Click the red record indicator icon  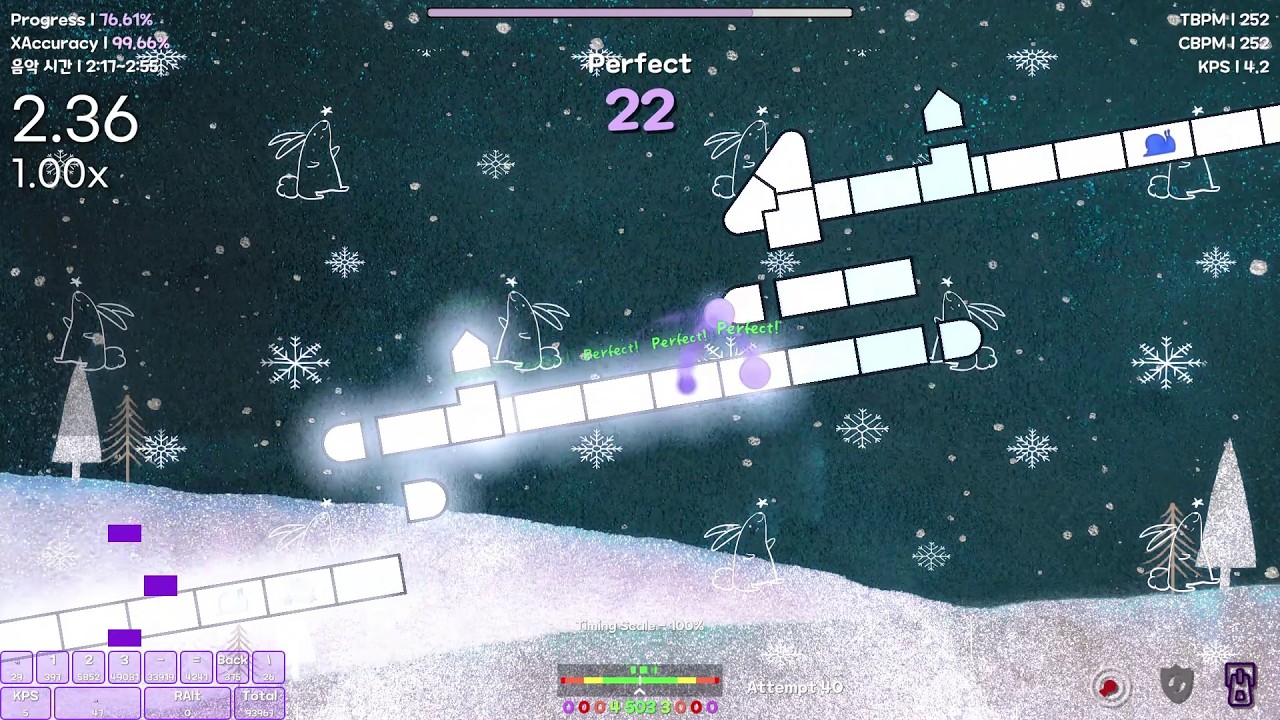[x=1109, y=687]
